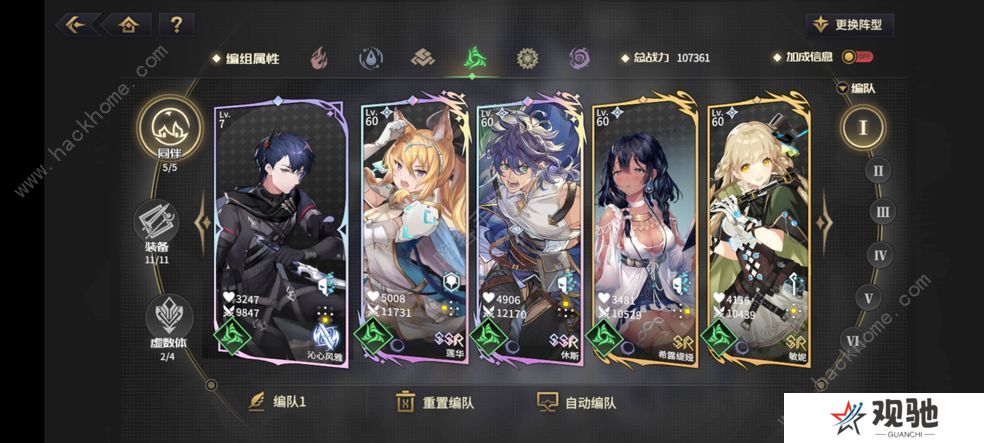This screenshot has width=984, height=443.
Task: Auto-form the team with 自动编队
Action: pos(578,403)
